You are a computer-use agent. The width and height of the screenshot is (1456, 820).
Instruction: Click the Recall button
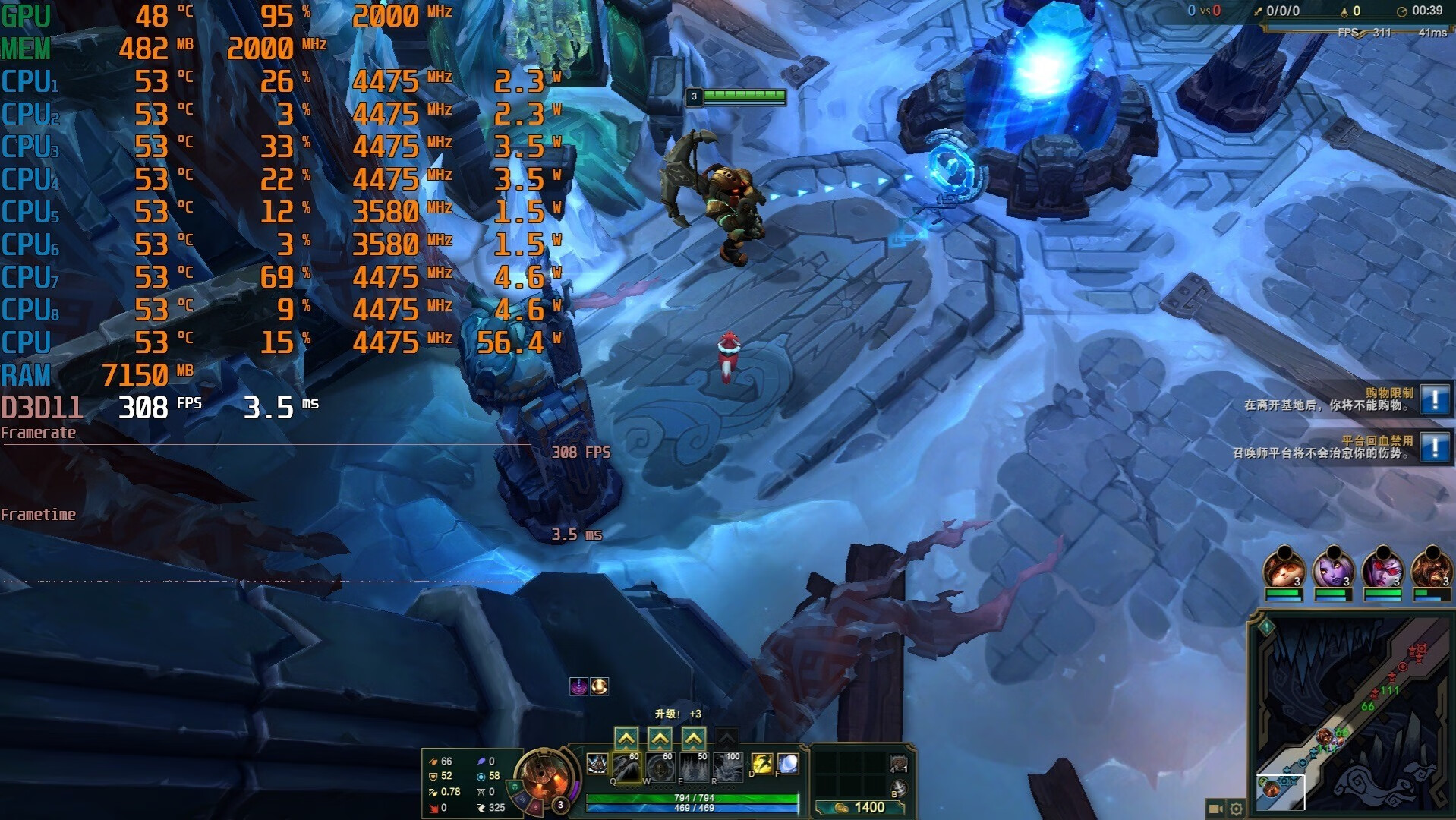tap(898, 789)
